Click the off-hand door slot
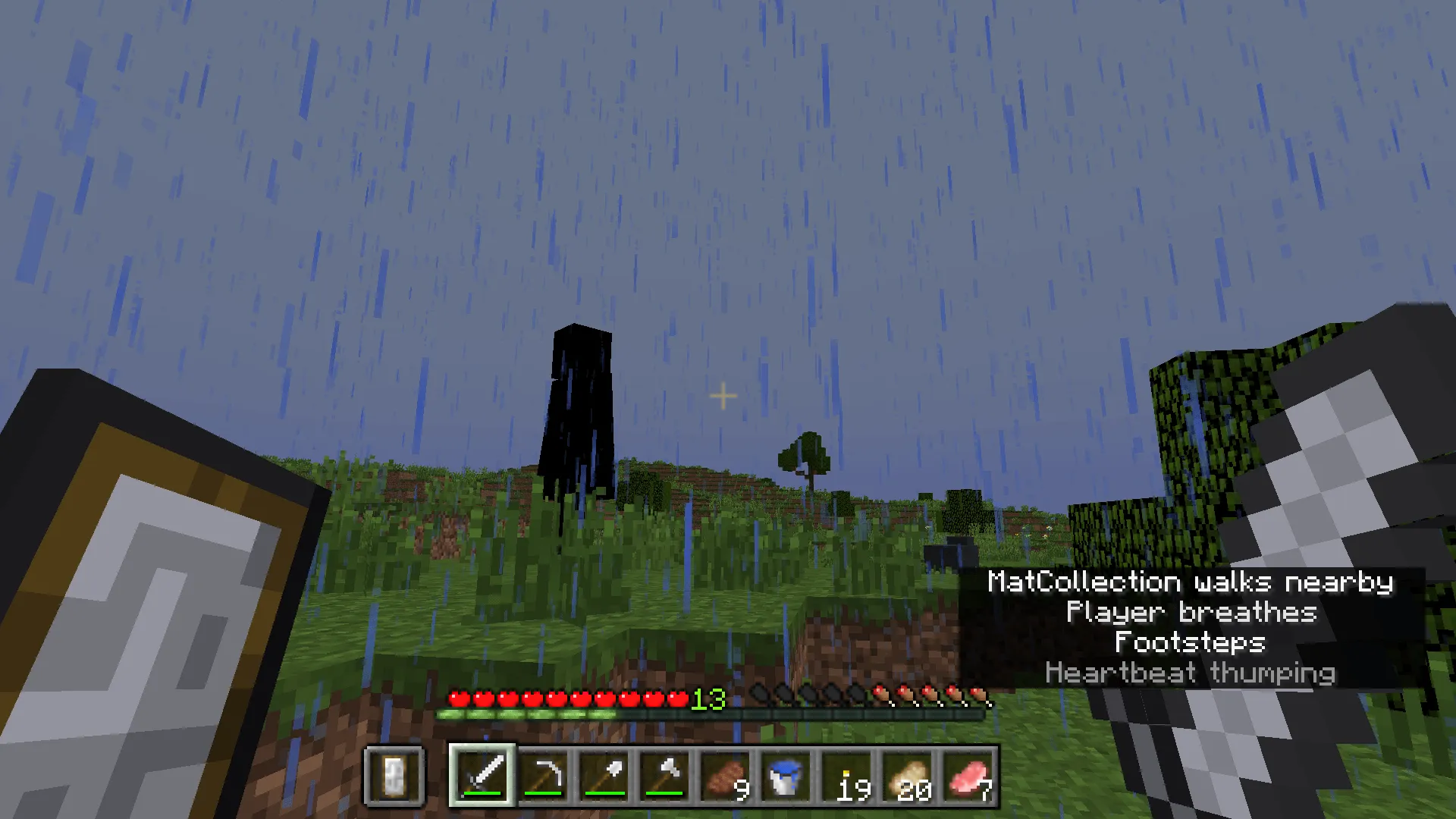Screen dimensions: 1456x819 point(394,777)
